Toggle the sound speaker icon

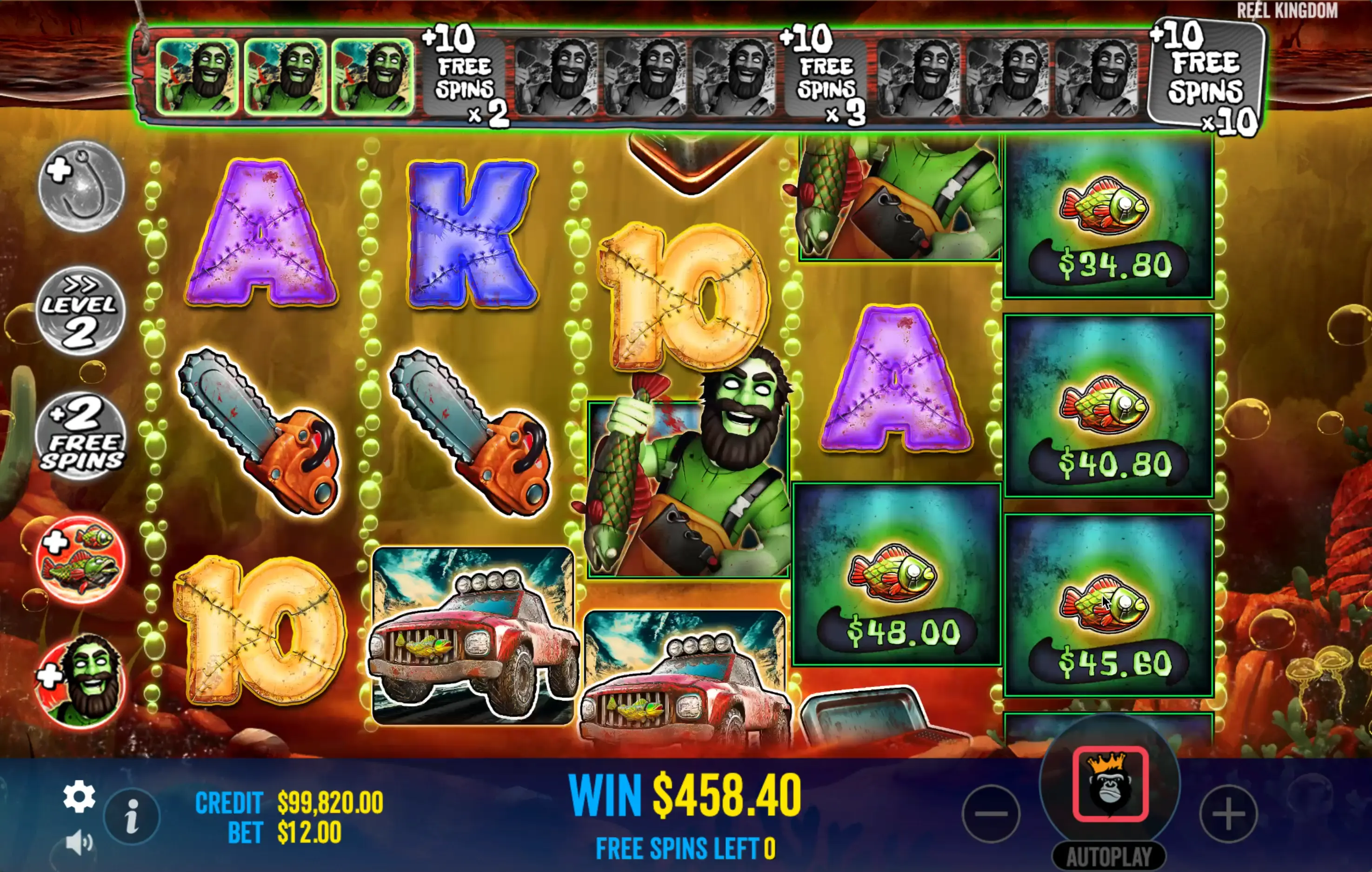click(x=79, y=842)
